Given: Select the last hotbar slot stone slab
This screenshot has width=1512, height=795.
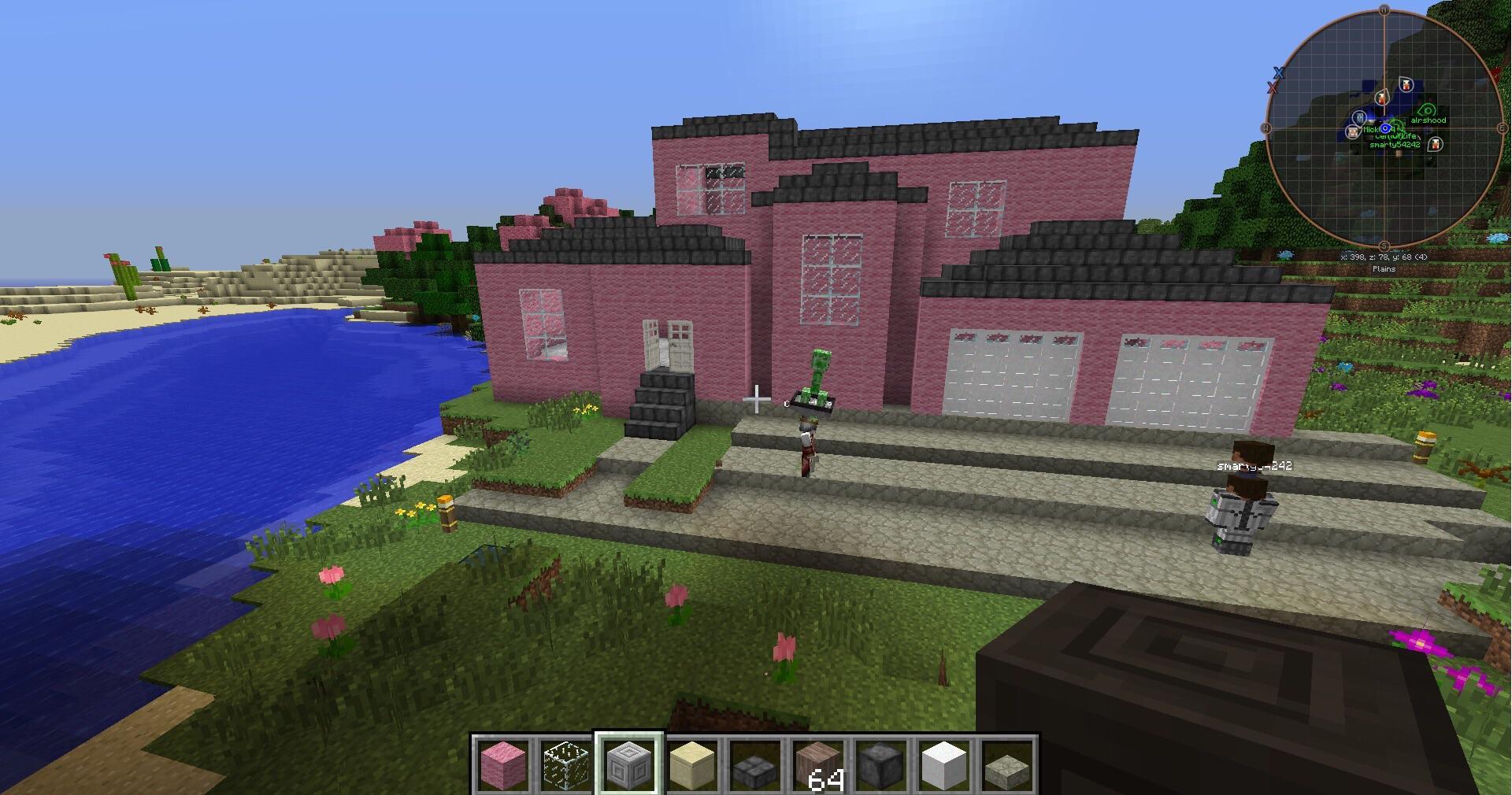Looking at the screenshot, I should click(1006, 767).
